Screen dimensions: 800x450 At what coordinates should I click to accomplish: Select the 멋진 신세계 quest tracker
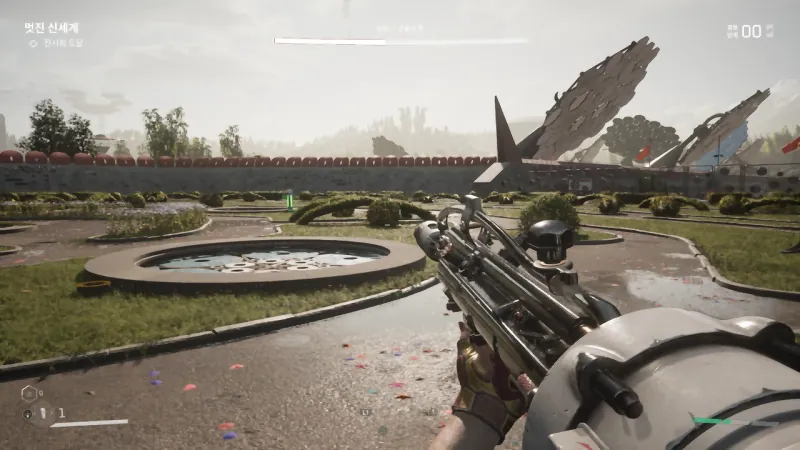tap(51, 28)
